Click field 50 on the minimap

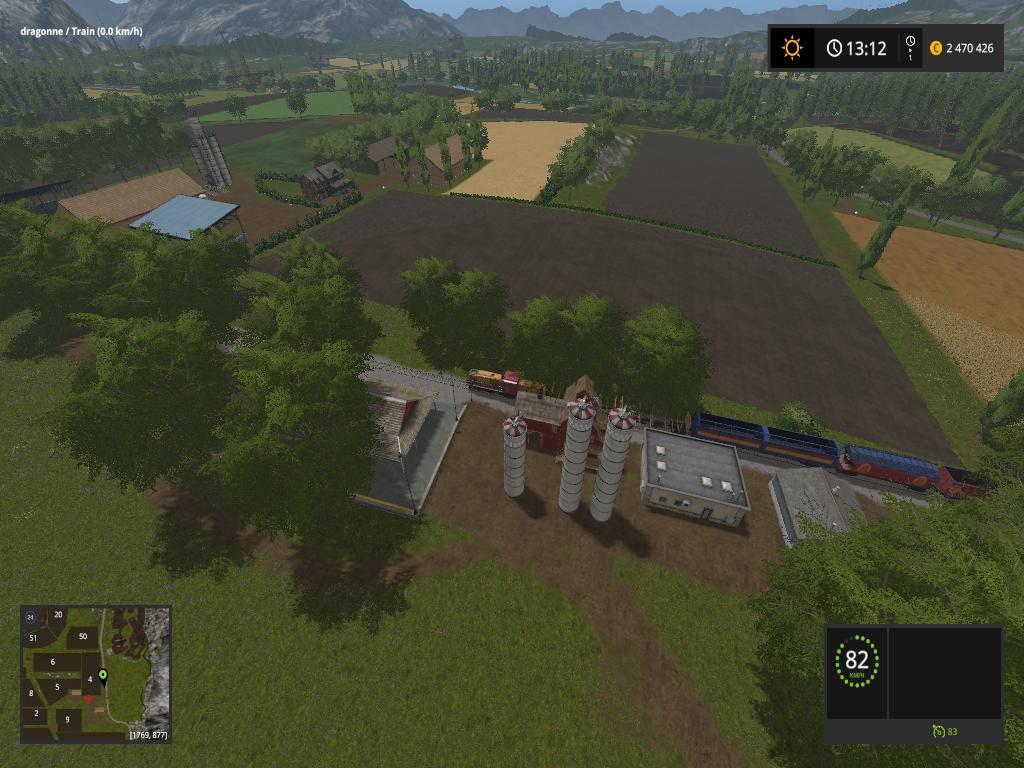coord(82,636)
